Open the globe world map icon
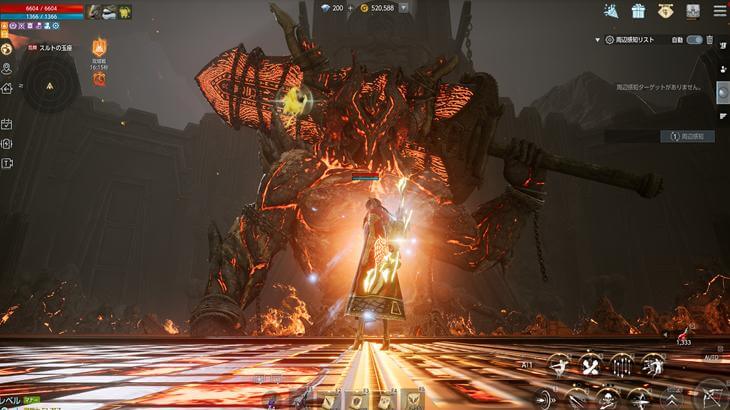 tap(7, 48)
